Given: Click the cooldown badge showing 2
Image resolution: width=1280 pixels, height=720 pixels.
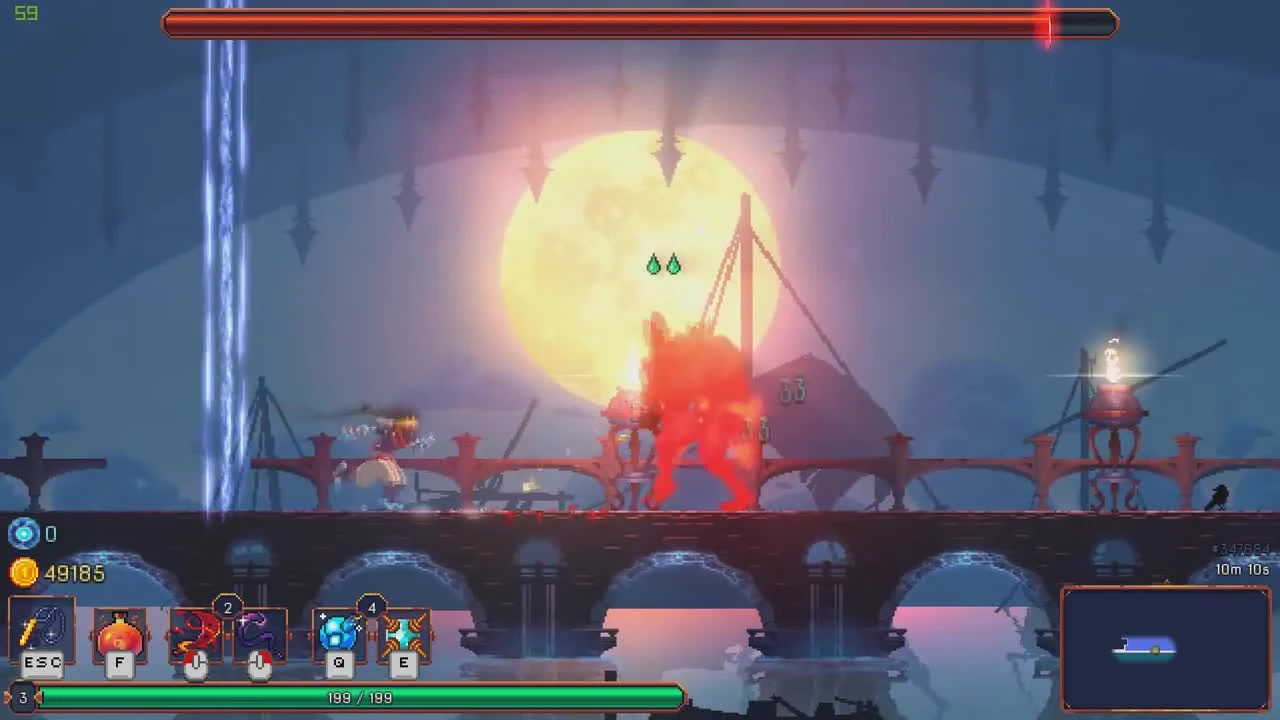Looking at the screenshot, I should pyautogui.click(x=227, y=607).
